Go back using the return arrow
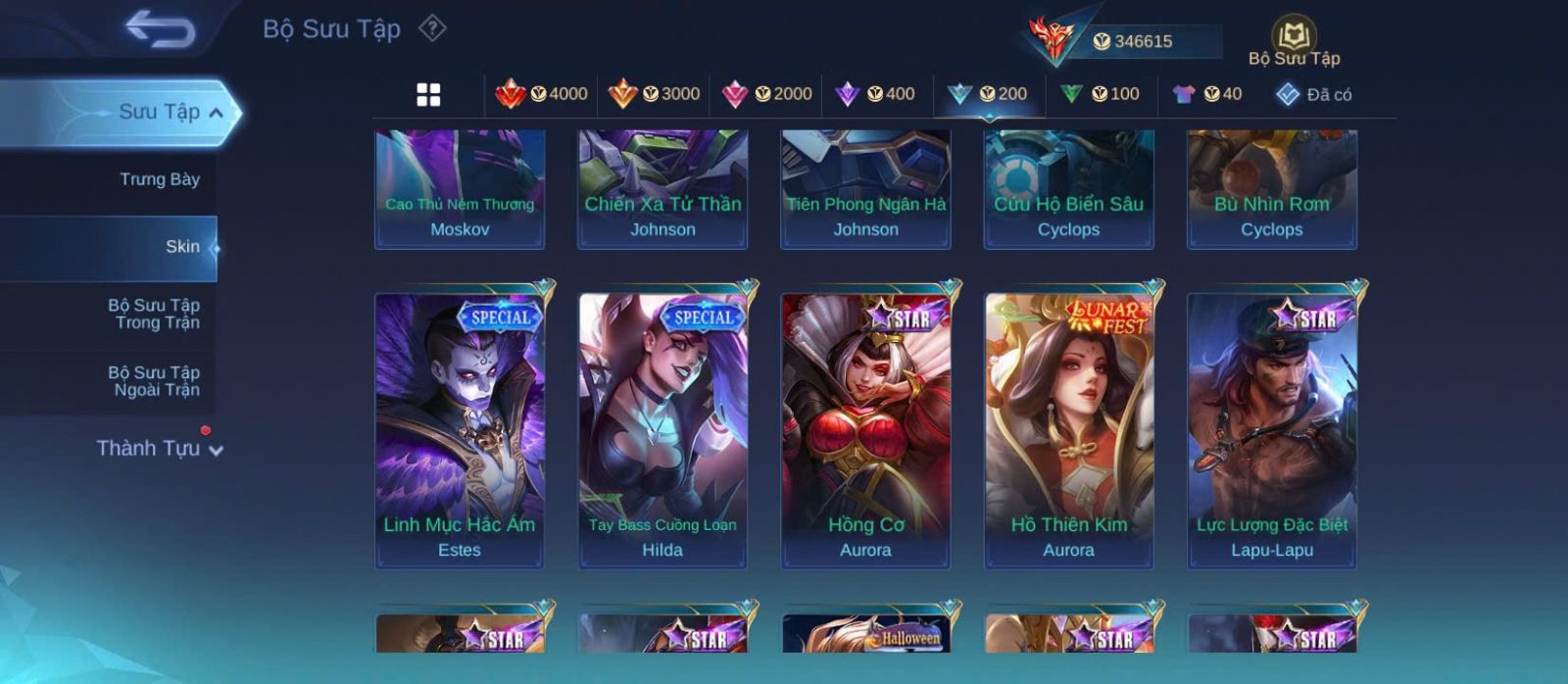Image resolution: width=1568 pixels, height=684 pixels. 160,30
